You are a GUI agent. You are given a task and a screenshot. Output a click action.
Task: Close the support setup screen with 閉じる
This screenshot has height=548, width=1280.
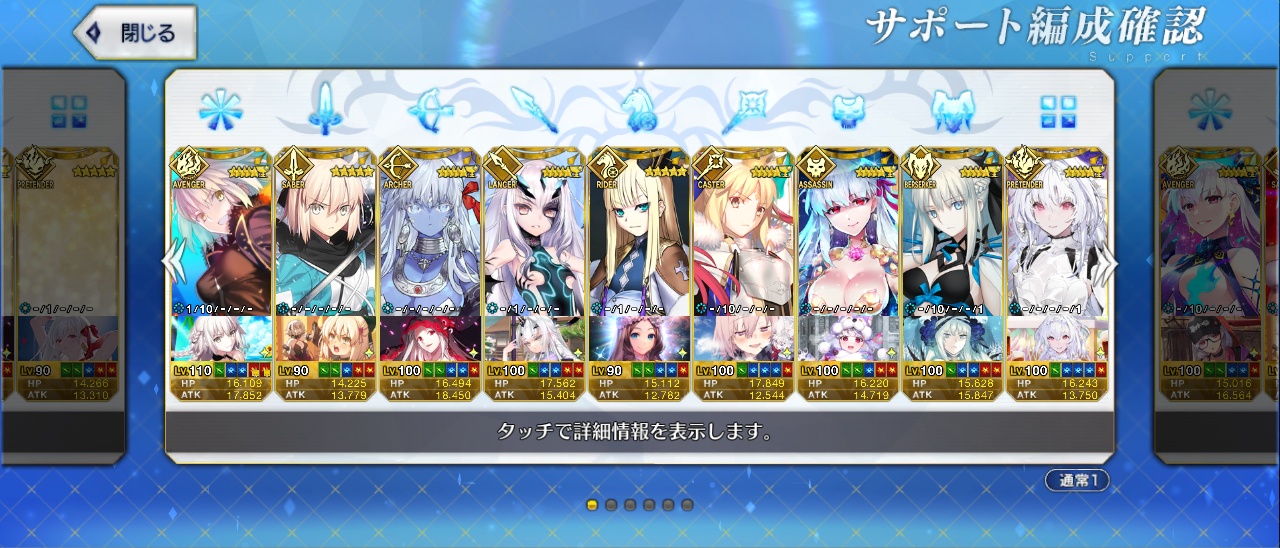pos(135,32)
